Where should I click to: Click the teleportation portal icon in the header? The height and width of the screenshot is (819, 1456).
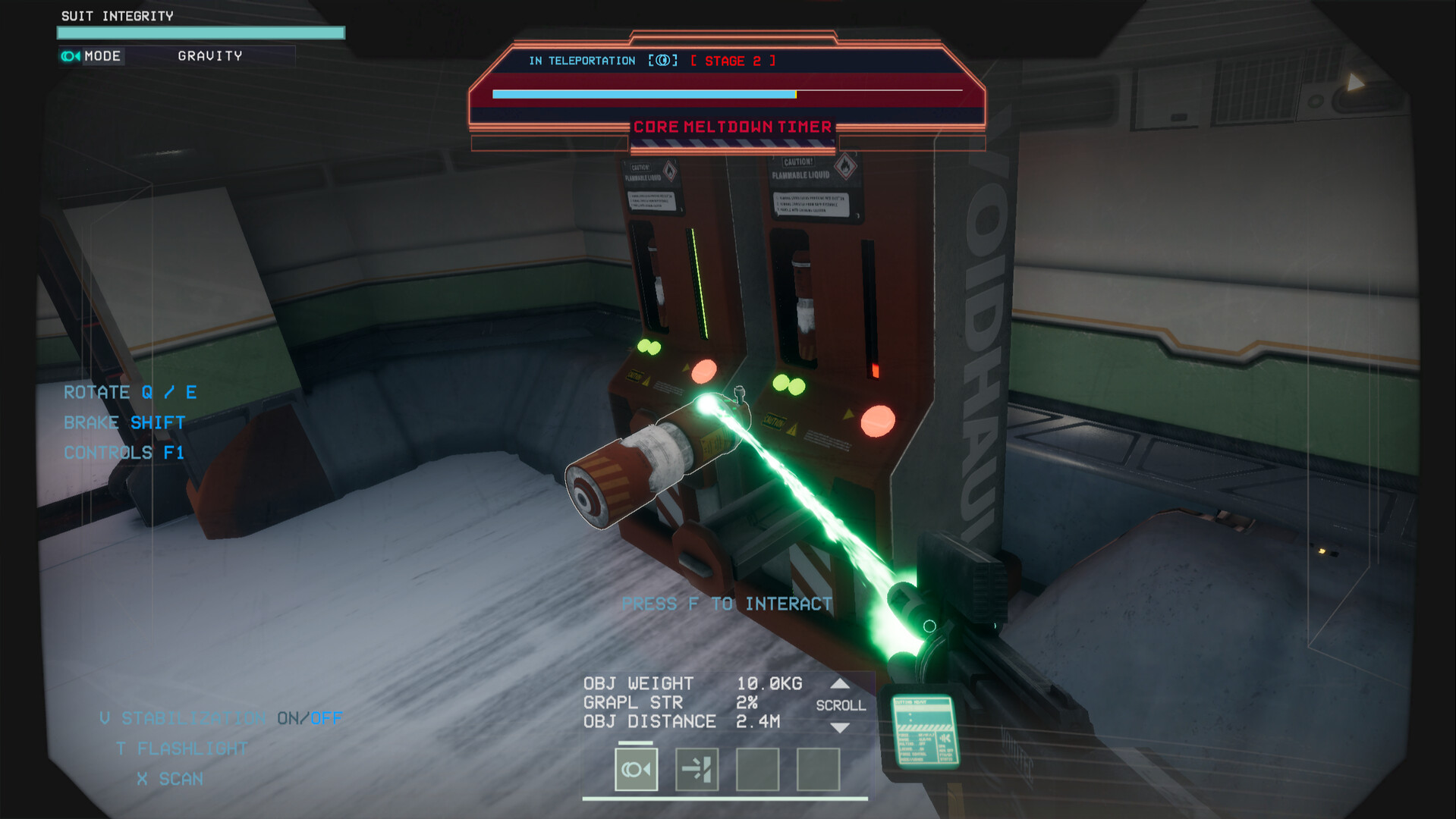pos(663,60)
